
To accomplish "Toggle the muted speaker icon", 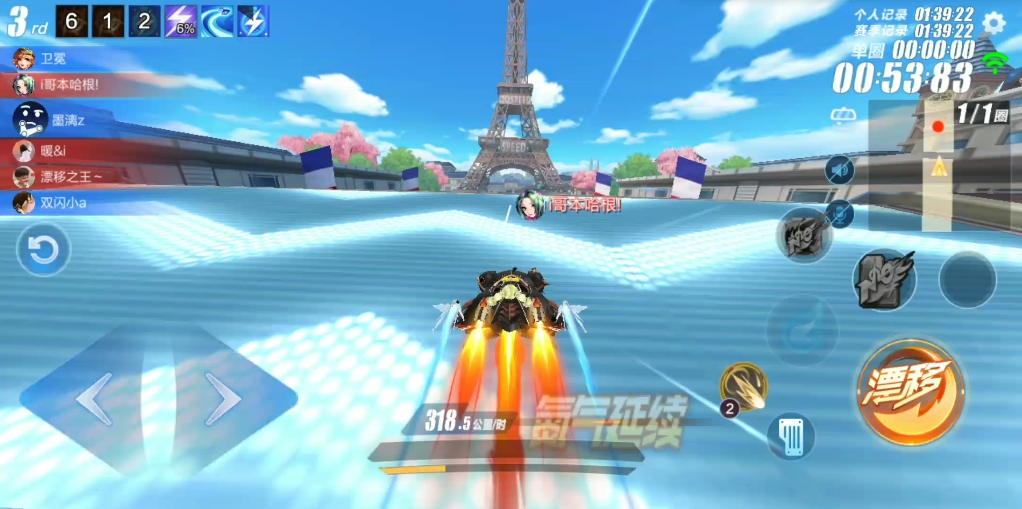I will point(839,169).
